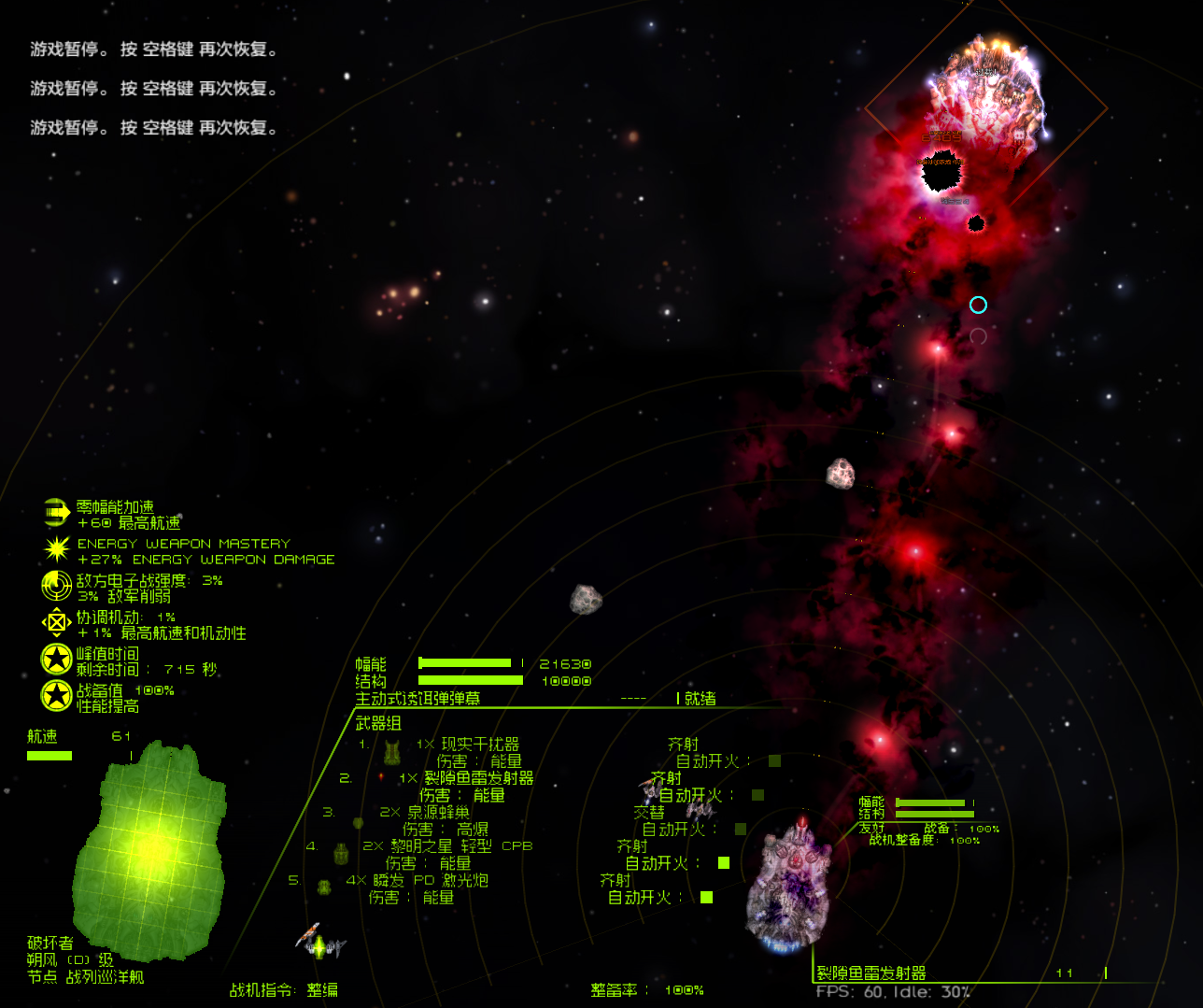This screenshot has height=1008, width=1203.
Task: Click the Energy Weapon Mastery starburst icon
Action: 56,550
